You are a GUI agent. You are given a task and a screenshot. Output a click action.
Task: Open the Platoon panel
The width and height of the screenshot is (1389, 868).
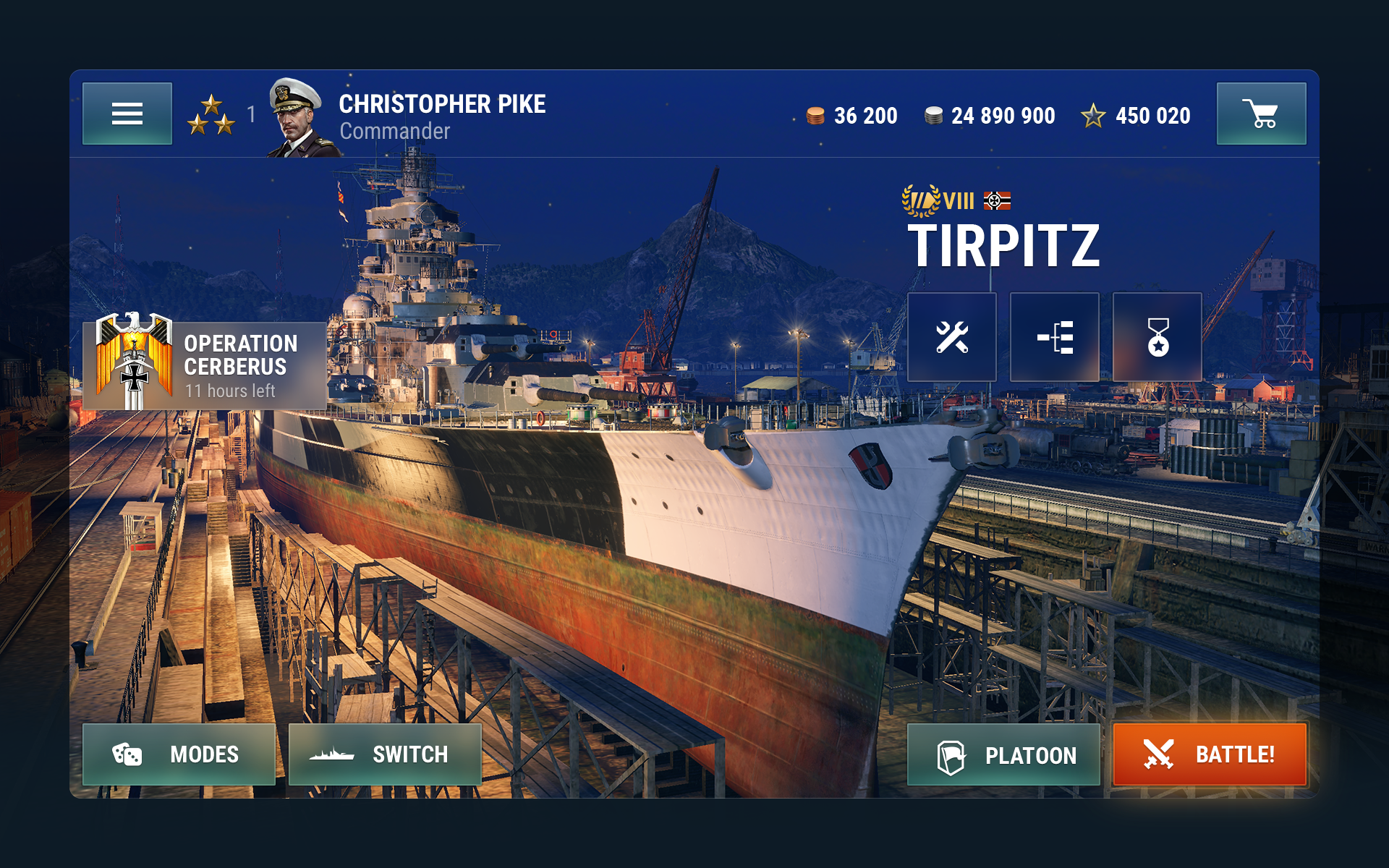pyautogui.click(x=1003, y=755)
